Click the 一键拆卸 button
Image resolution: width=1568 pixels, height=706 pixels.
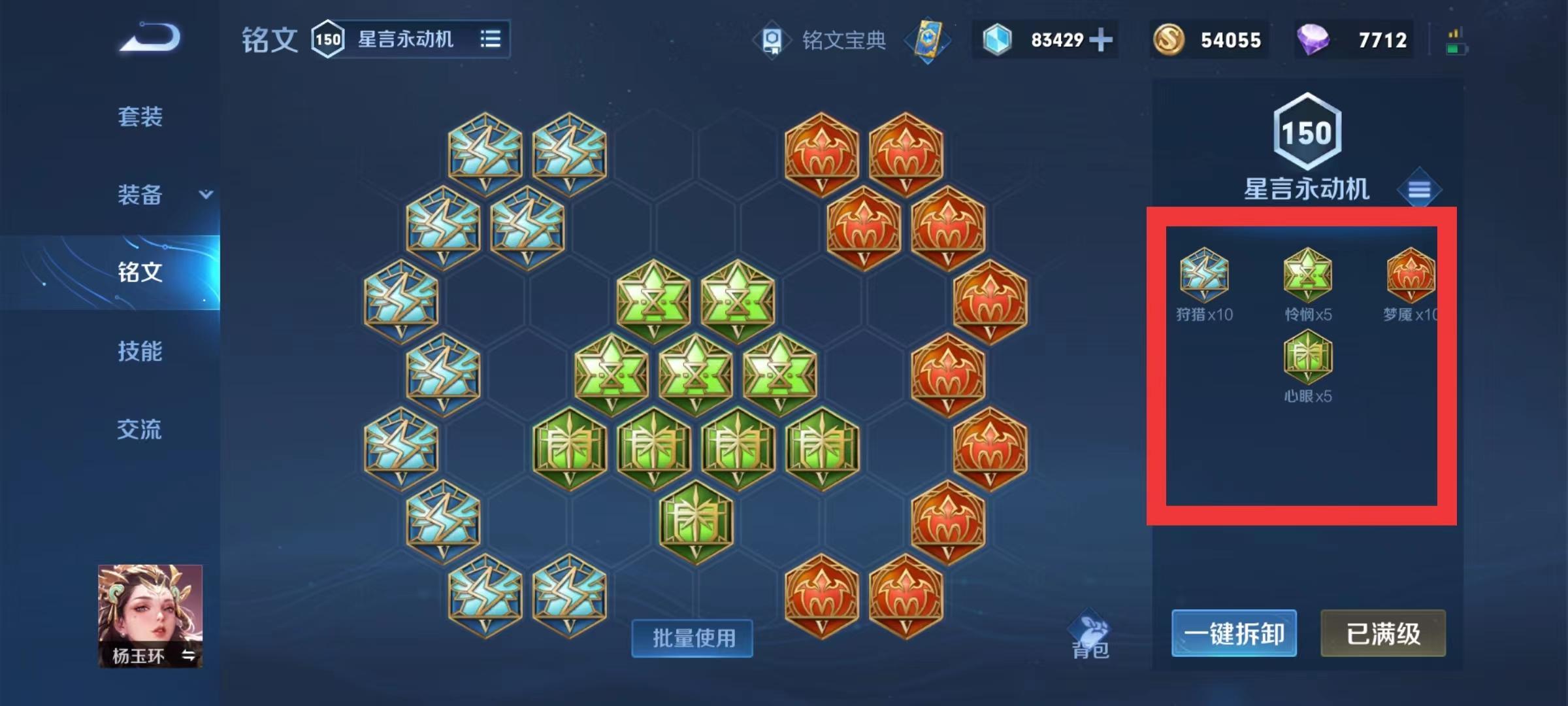pyautogui.click(x=1233, y=633)
